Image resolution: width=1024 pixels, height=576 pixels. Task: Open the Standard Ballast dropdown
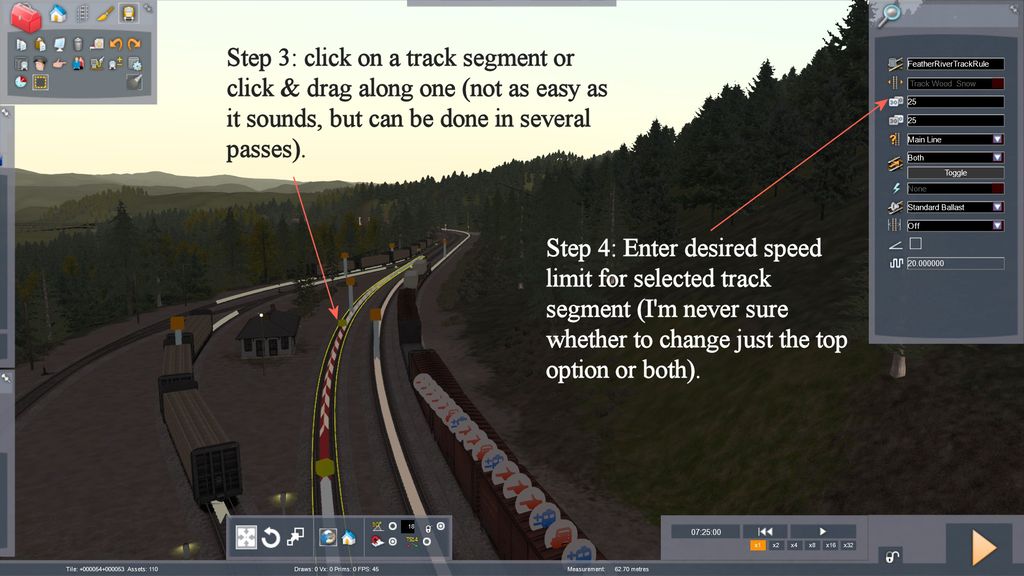pyautogui.click(x=955, y=207)
